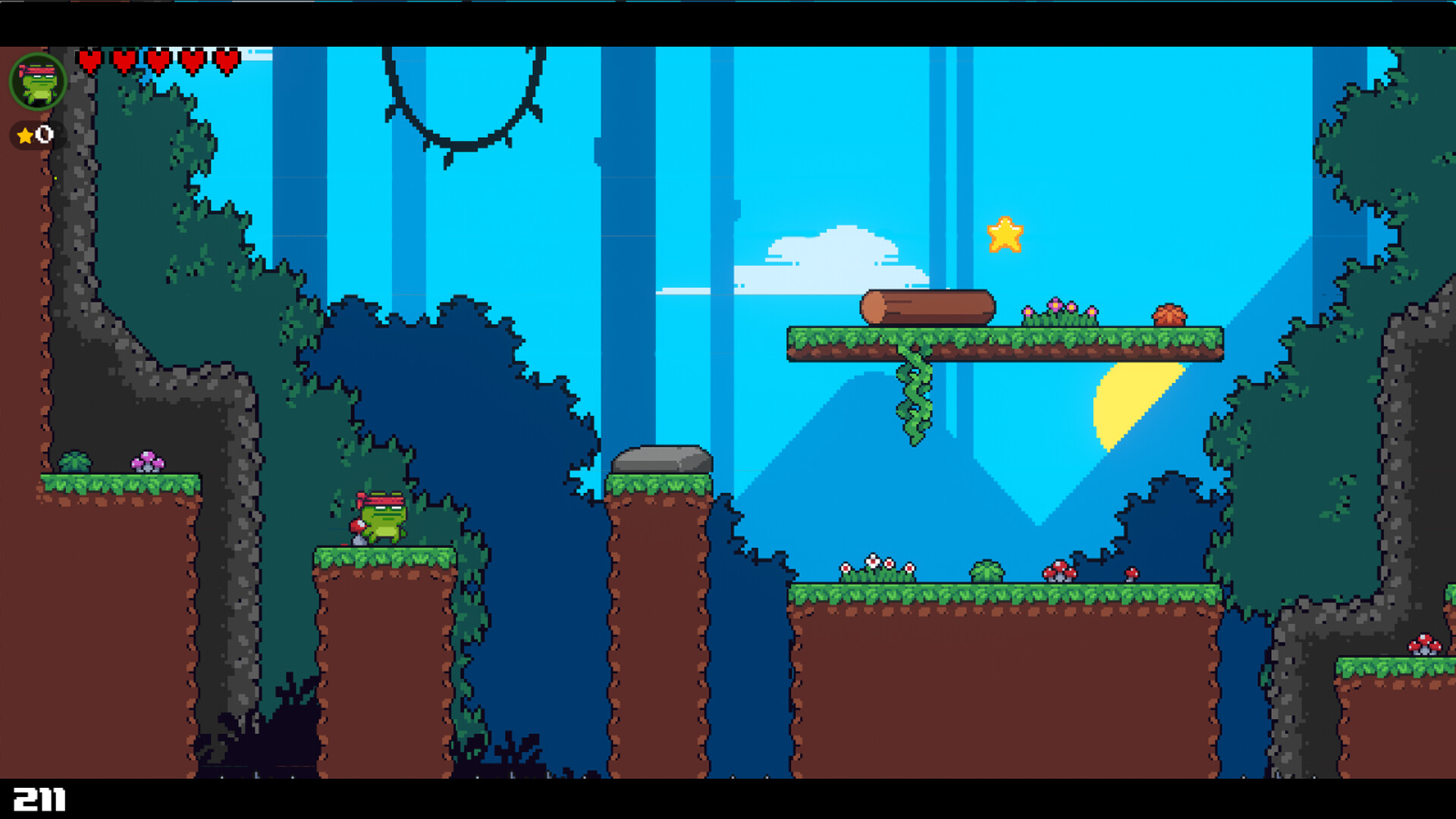Click the orange spiky enemy on the platform
The width and height of the screenshot is (1456, 819).
(1169, 313)
